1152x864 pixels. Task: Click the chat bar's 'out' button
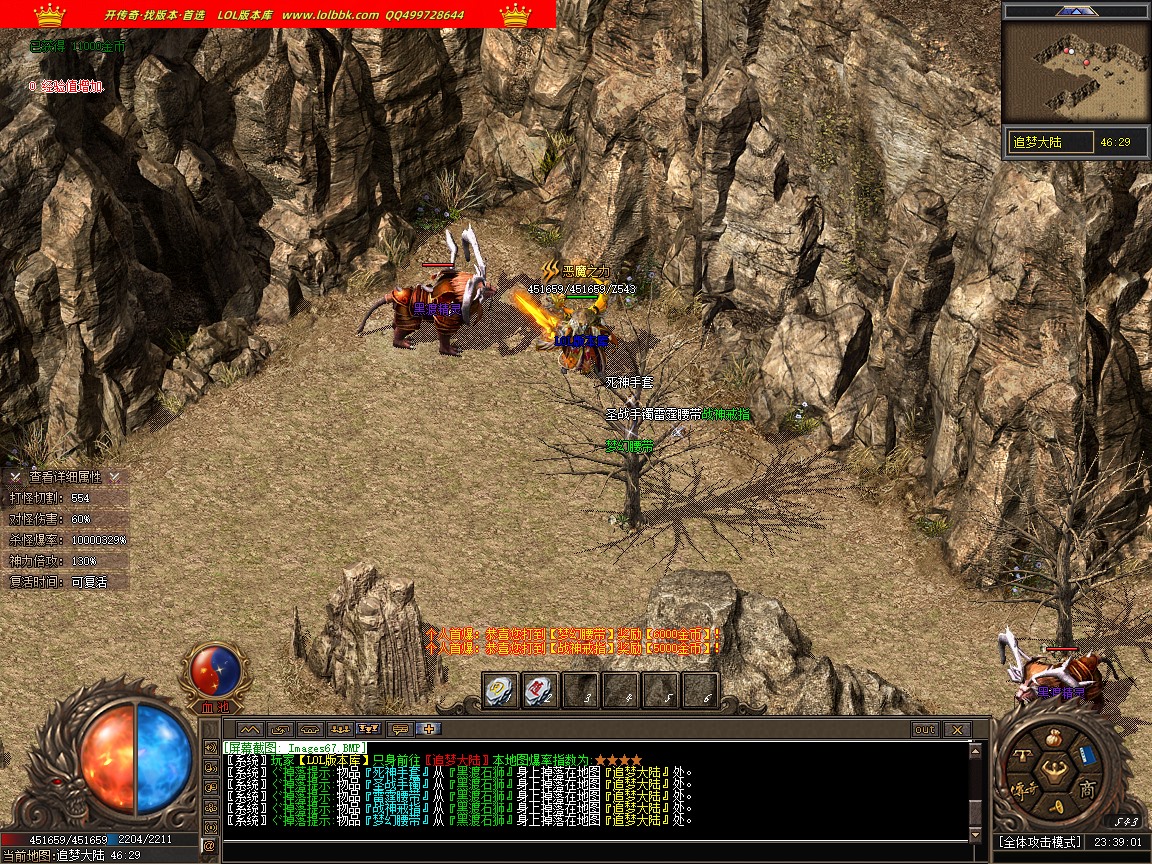point(925,730)
